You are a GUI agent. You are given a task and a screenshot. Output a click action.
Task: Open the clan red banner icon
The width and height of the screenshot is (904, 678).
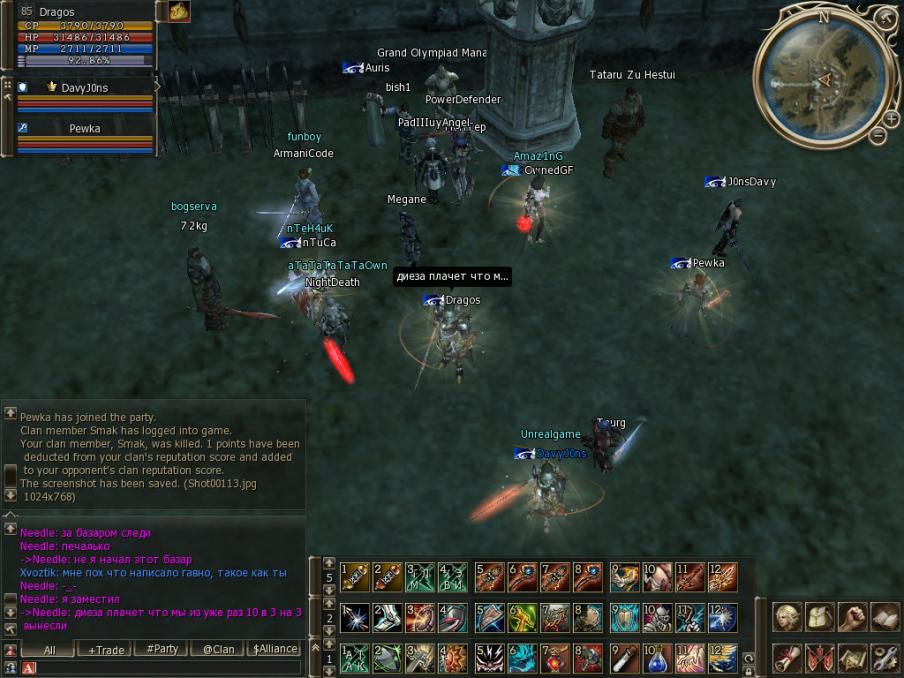(820, 657)
